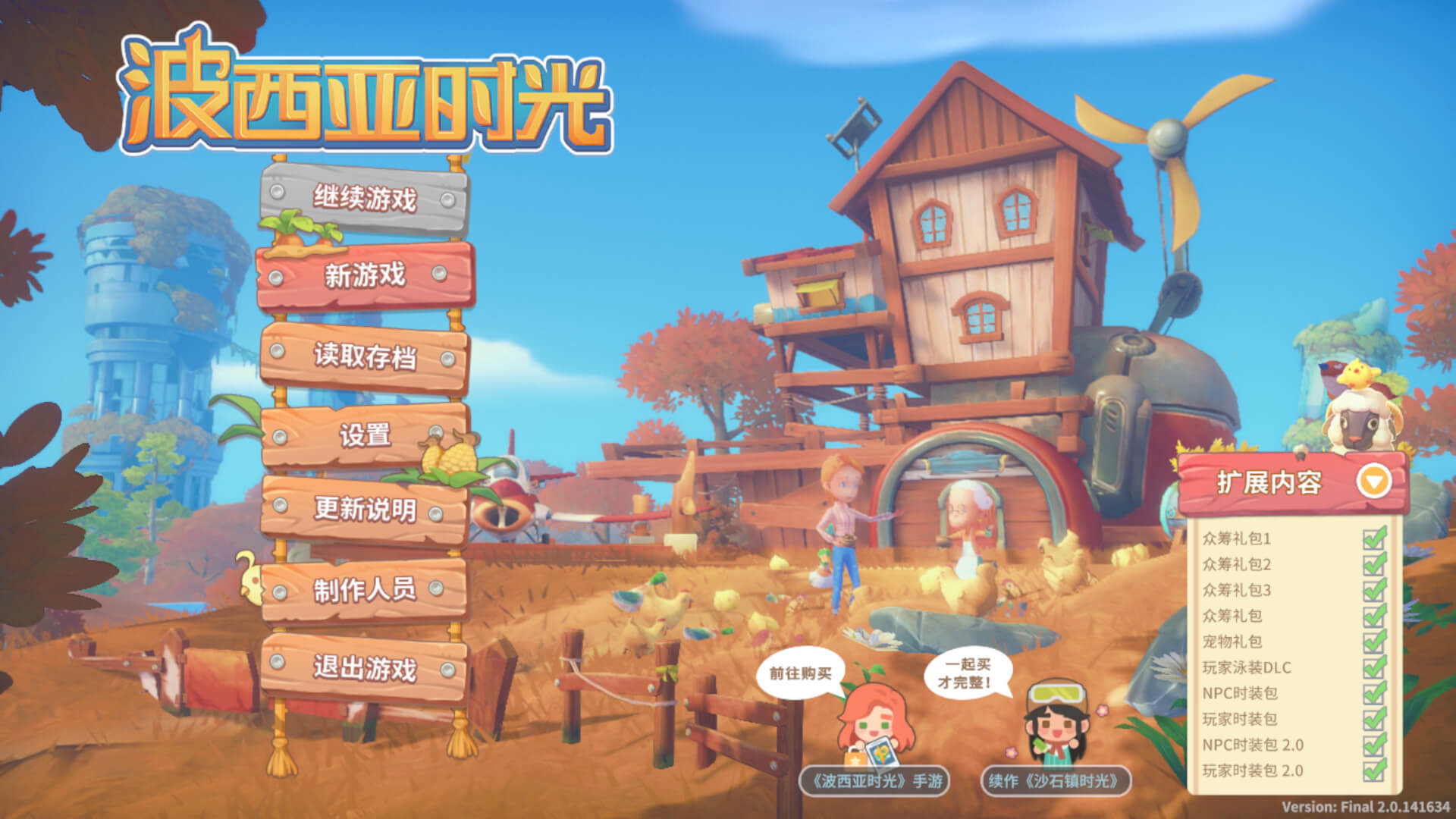Open the 设置 settings menu
The image size is (1456, 819).
pyautogui.click(x=364, y=435)
